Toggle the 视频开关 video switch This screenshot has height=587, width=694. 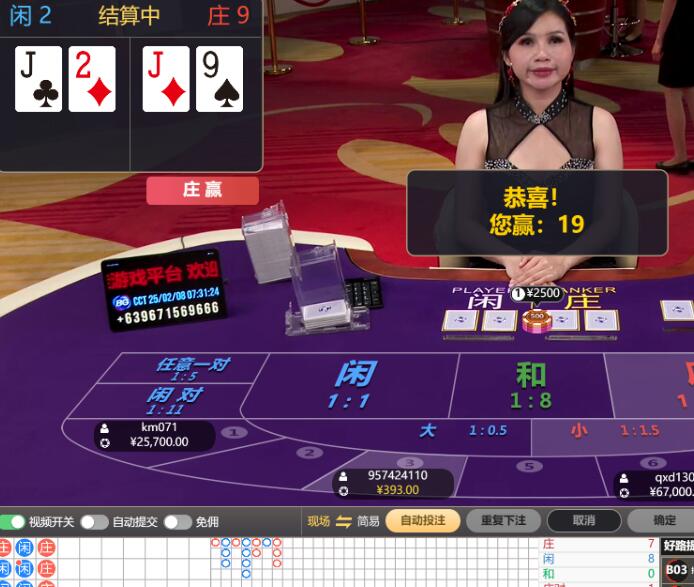14,522
